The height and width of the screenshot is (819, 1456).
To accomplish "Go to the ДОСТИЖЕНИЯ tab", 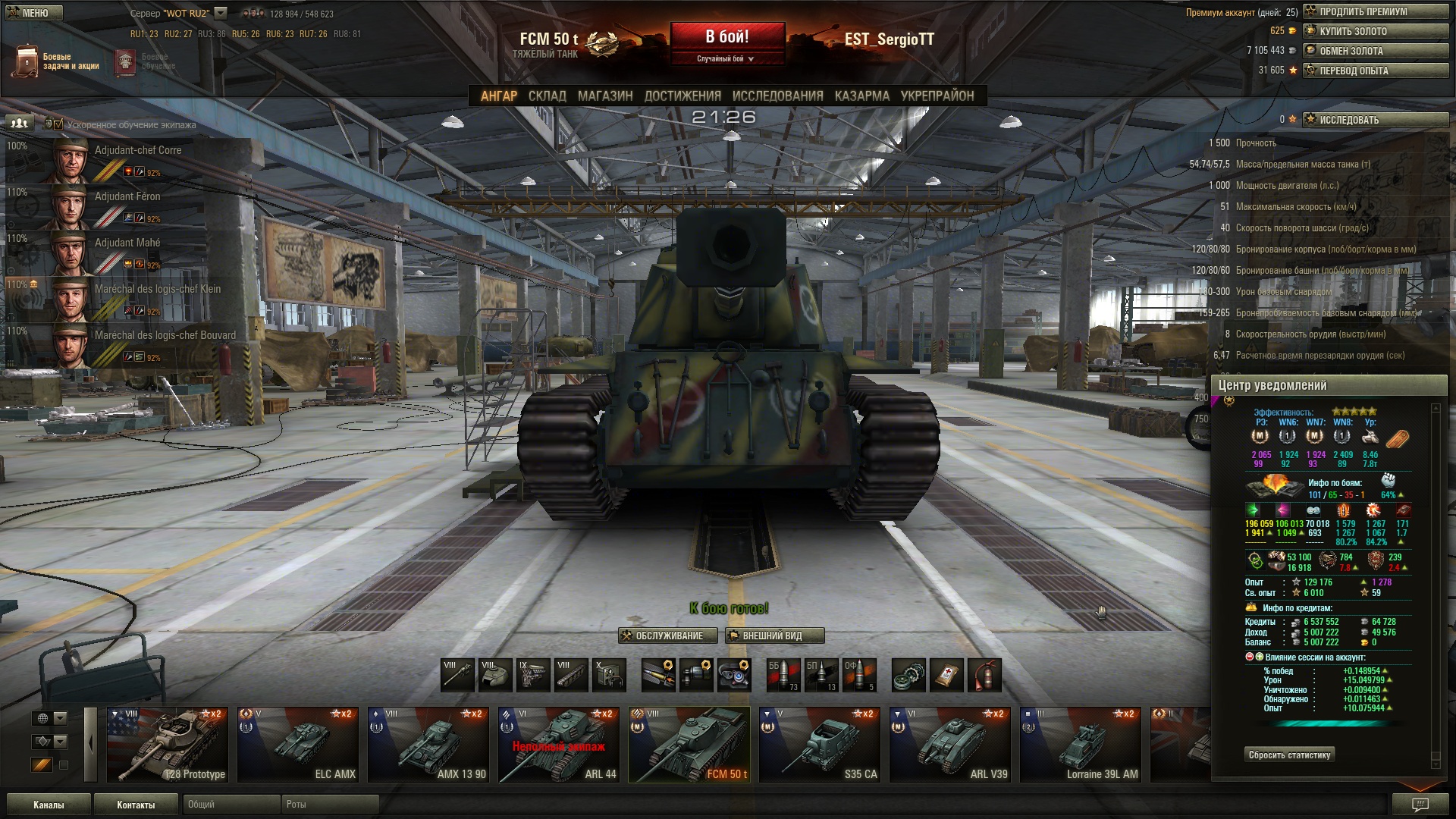I will point(682,96).
